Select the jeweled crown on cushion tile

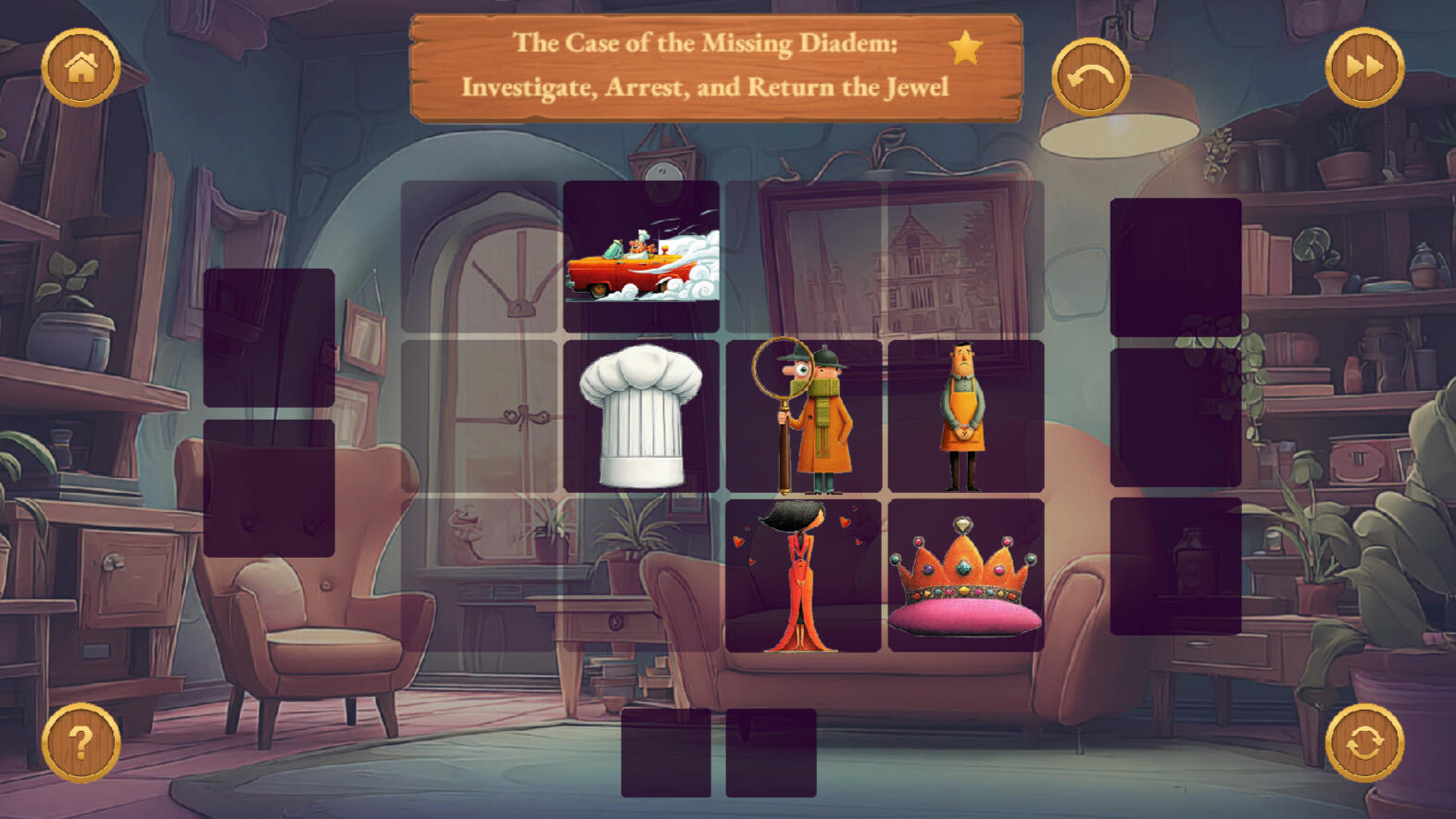pos(965,575)
